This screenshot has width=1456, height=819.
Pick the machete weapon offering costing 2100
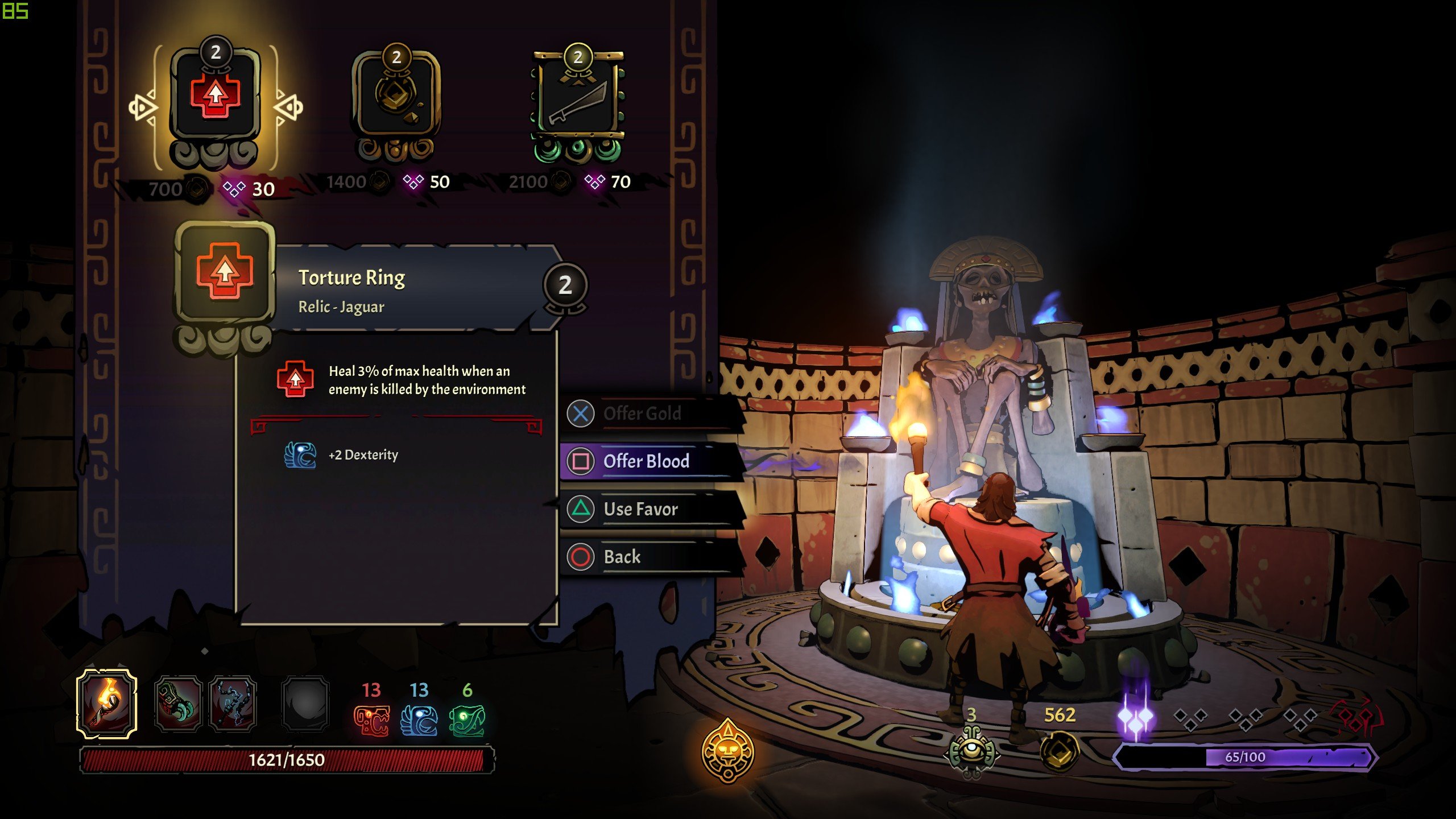(x=577, y=98)
